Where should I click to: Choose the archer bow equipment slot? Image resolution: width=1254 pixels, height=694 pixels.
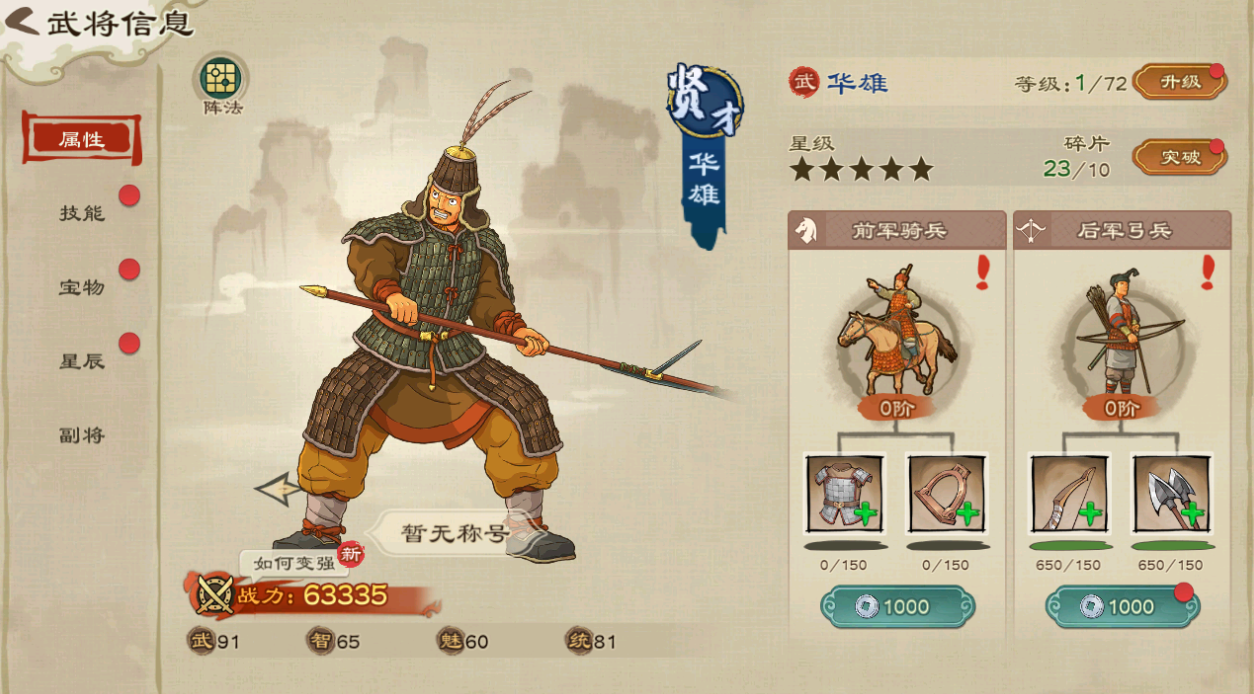point(1069,493)
